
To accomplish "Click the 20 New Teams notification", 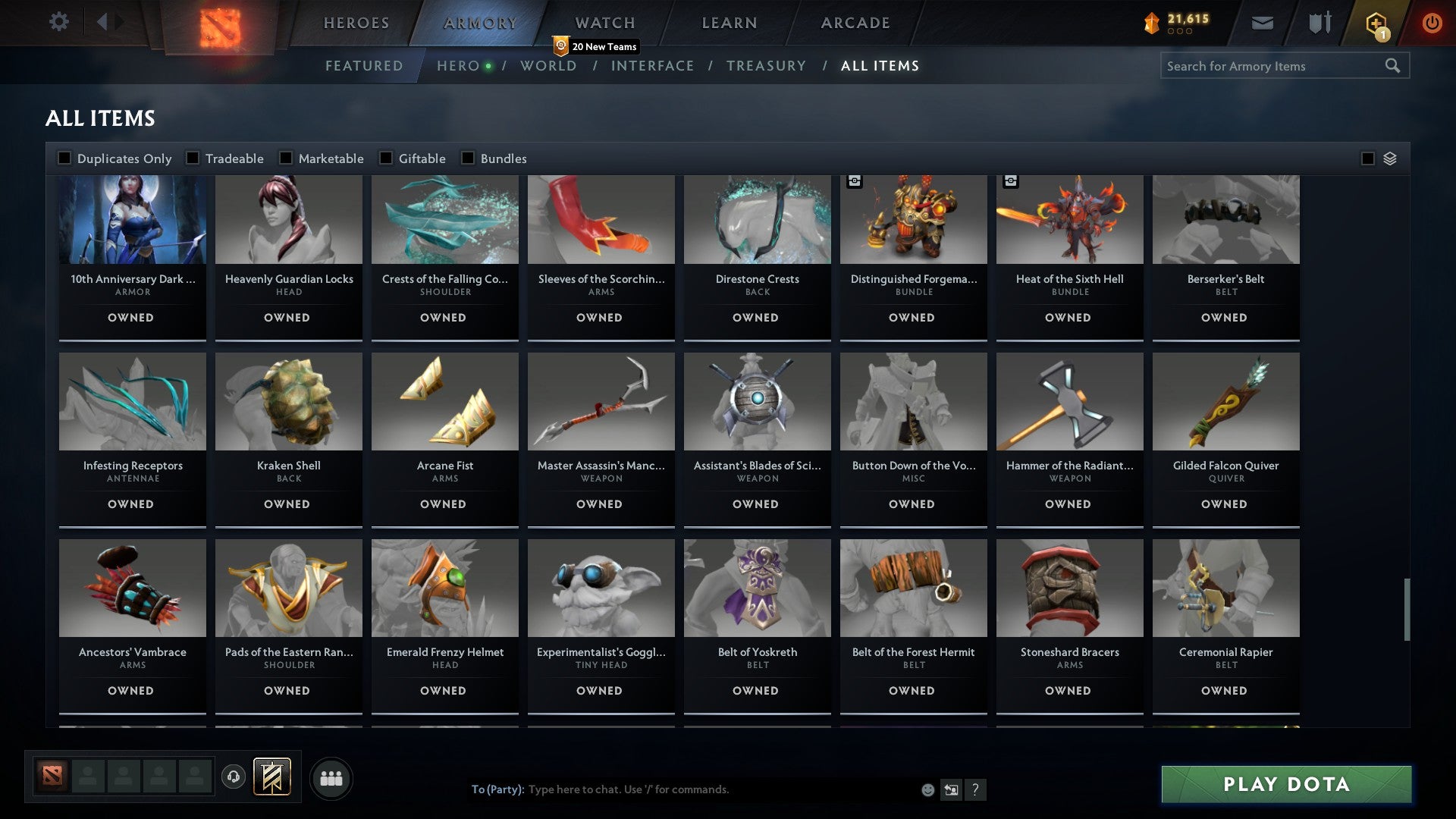I will pyautogui.click(x=598, y=46).
